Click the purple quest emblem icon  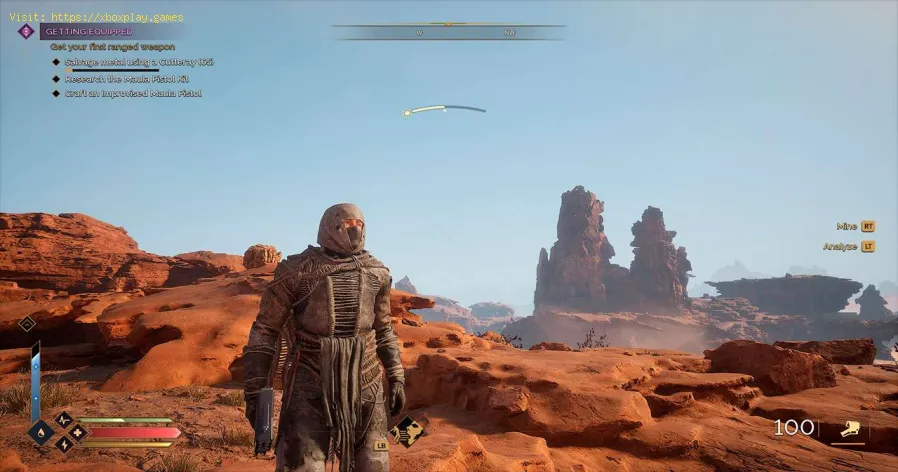point(26,31)
